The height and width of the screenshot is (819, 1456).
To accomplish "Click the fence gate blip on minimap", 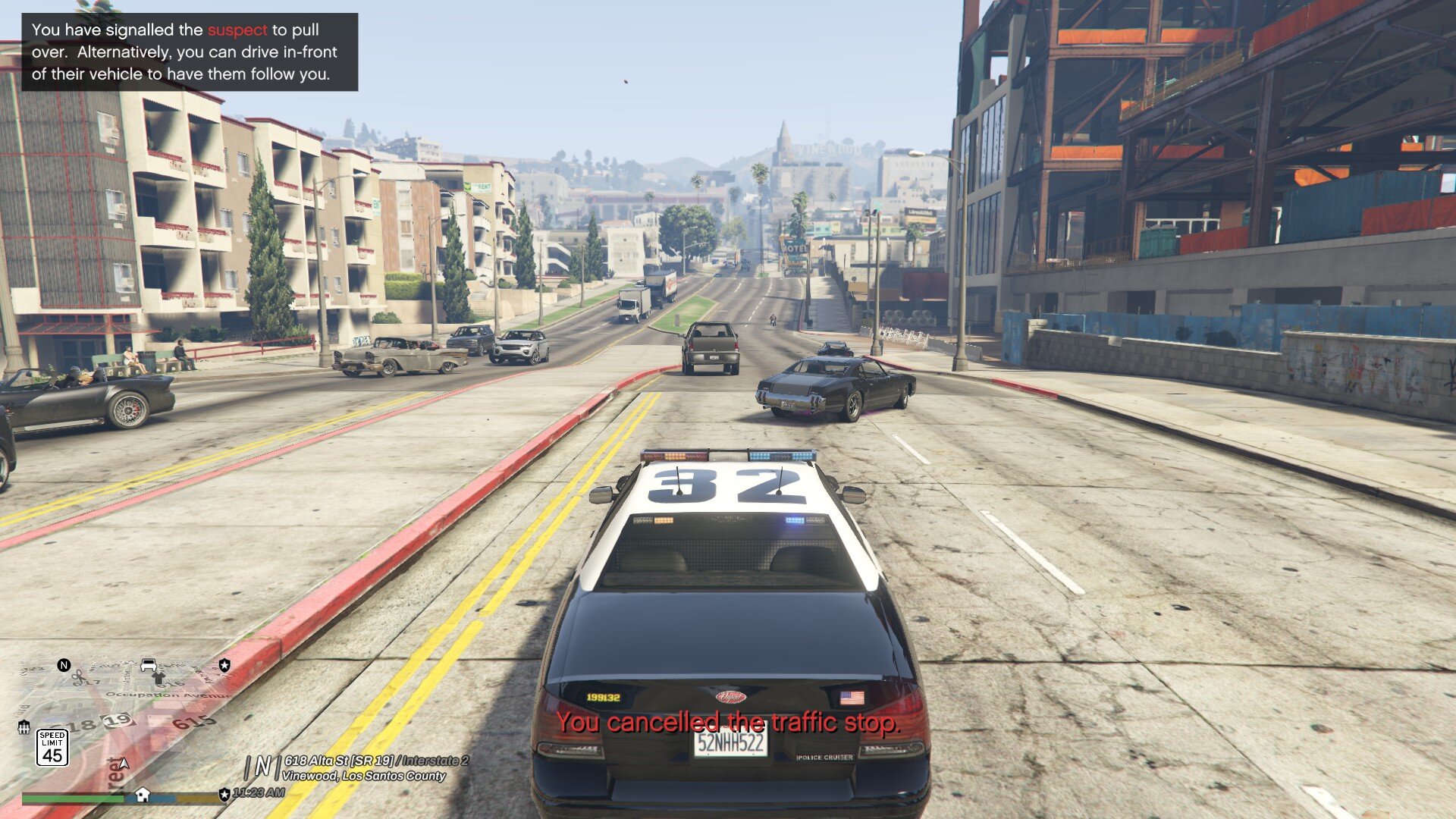I will point(24,727).
